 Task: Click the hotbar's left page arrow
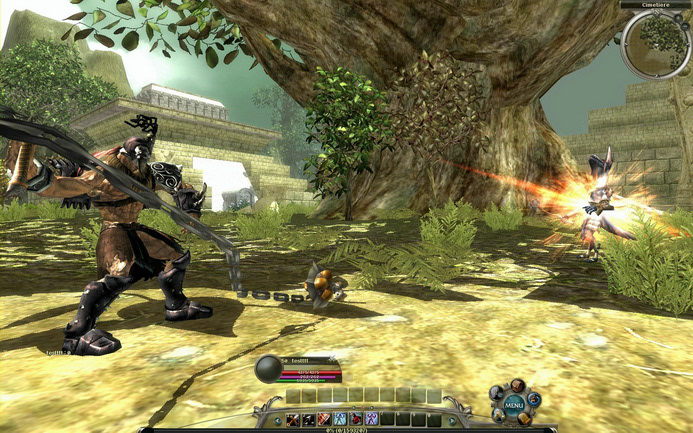(278, 420)
